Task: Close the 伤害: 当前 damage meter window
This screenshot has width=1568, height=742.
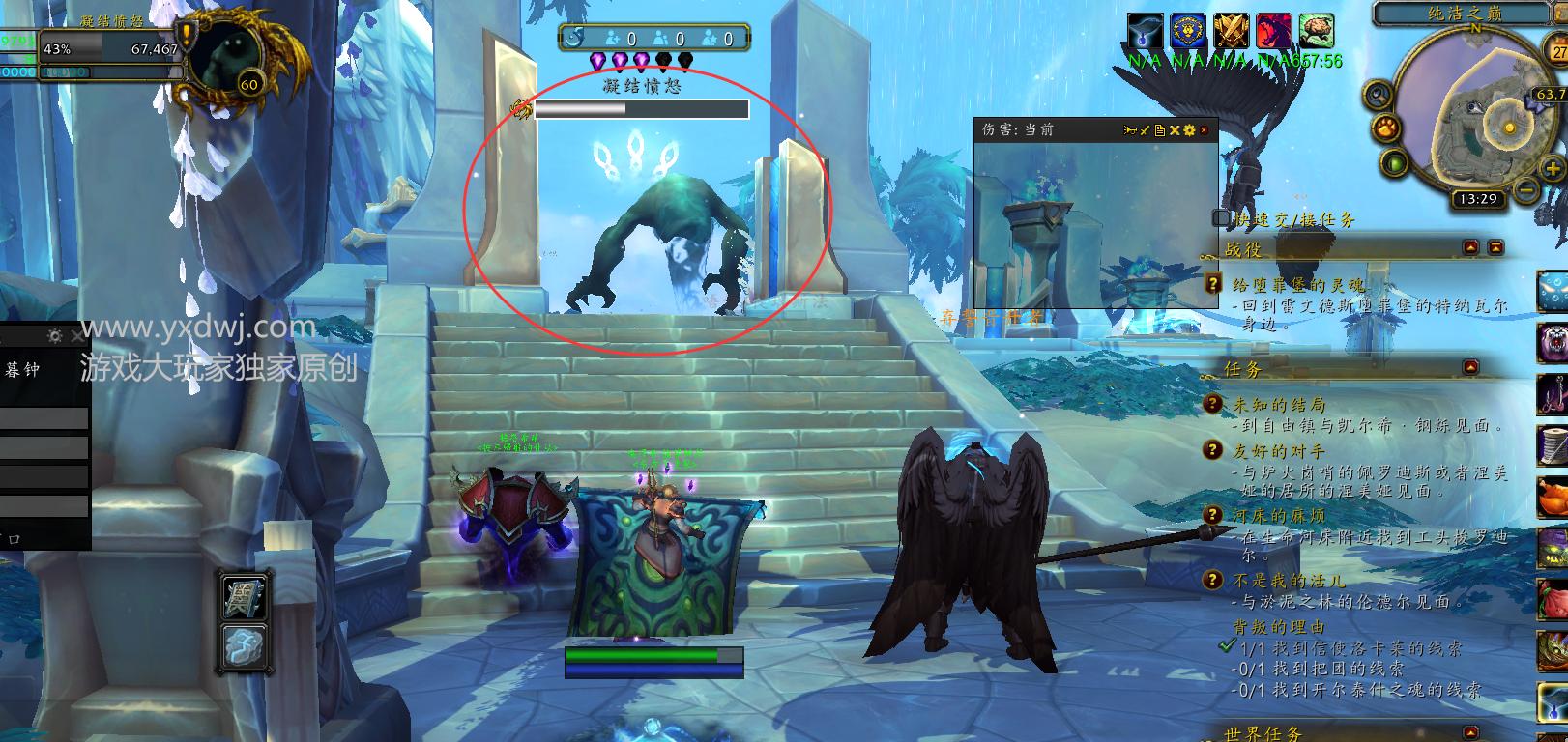Action: point(1204,130)
